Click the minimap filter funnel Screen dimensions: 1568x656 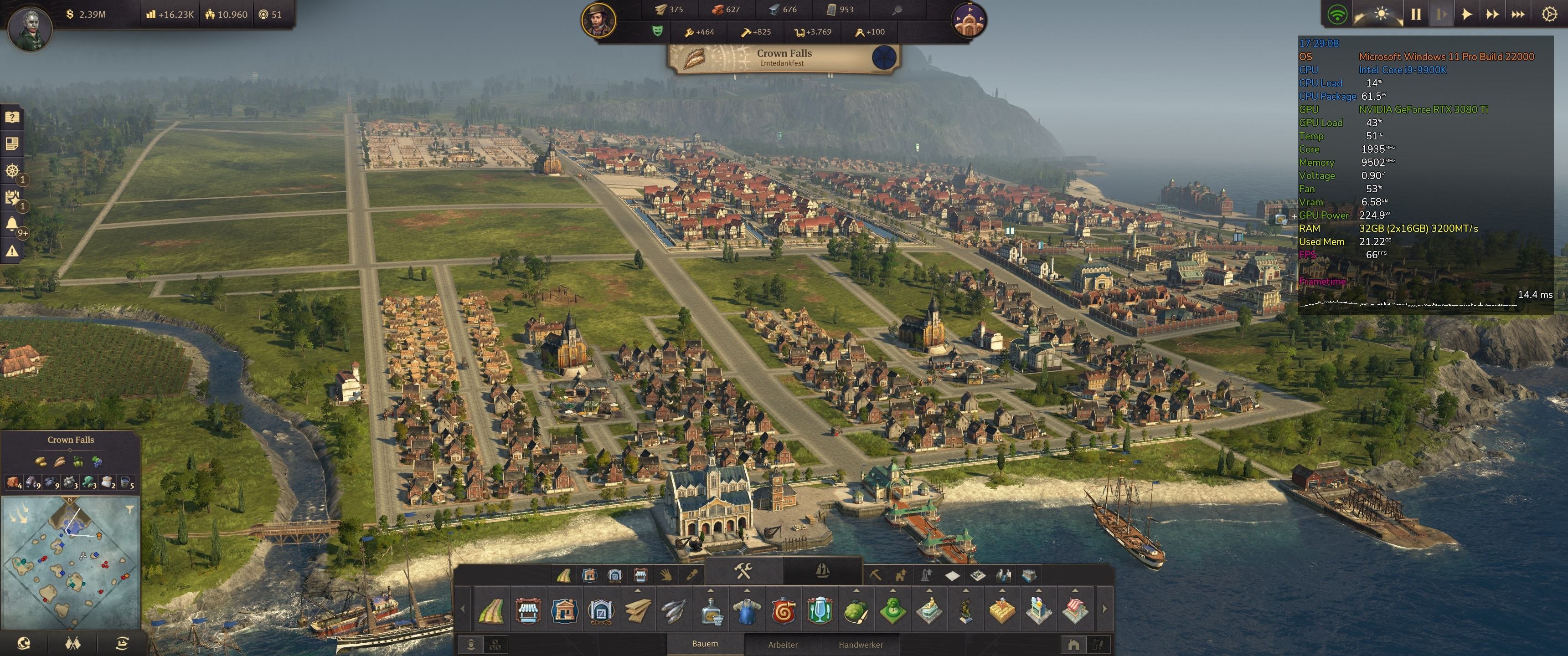129,509
